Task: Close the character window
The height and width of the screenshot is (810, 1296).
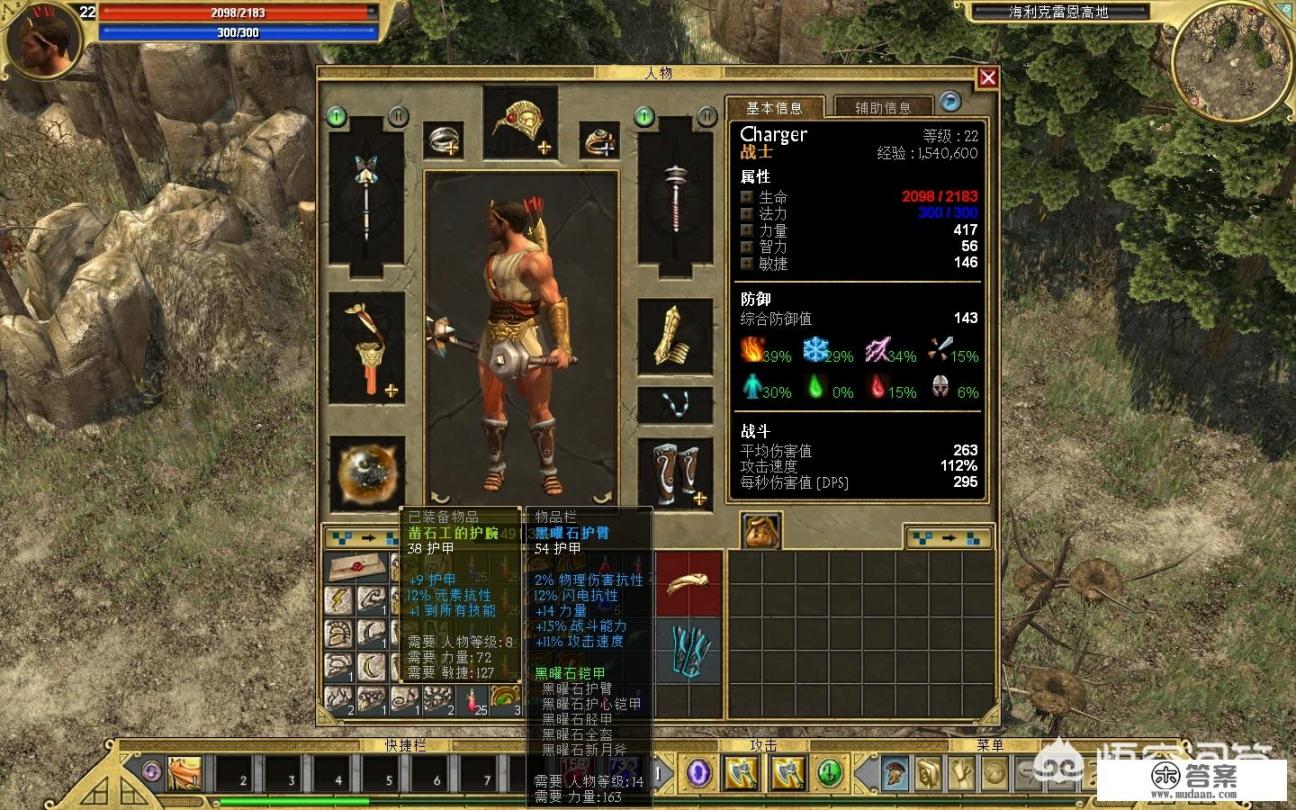Action: [x=988, y=78]
